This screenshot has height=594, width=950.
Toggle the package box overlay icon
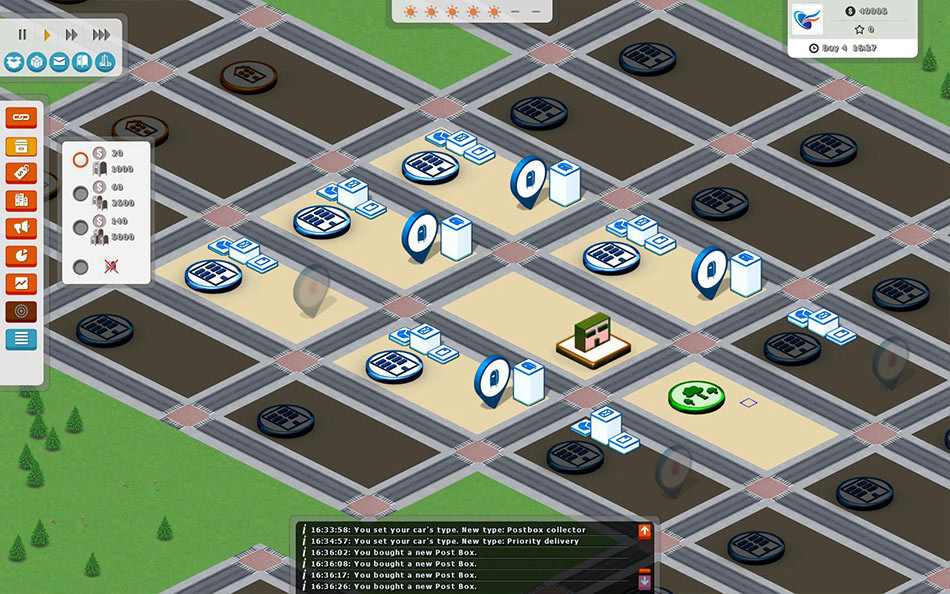[x=37, y=62]
